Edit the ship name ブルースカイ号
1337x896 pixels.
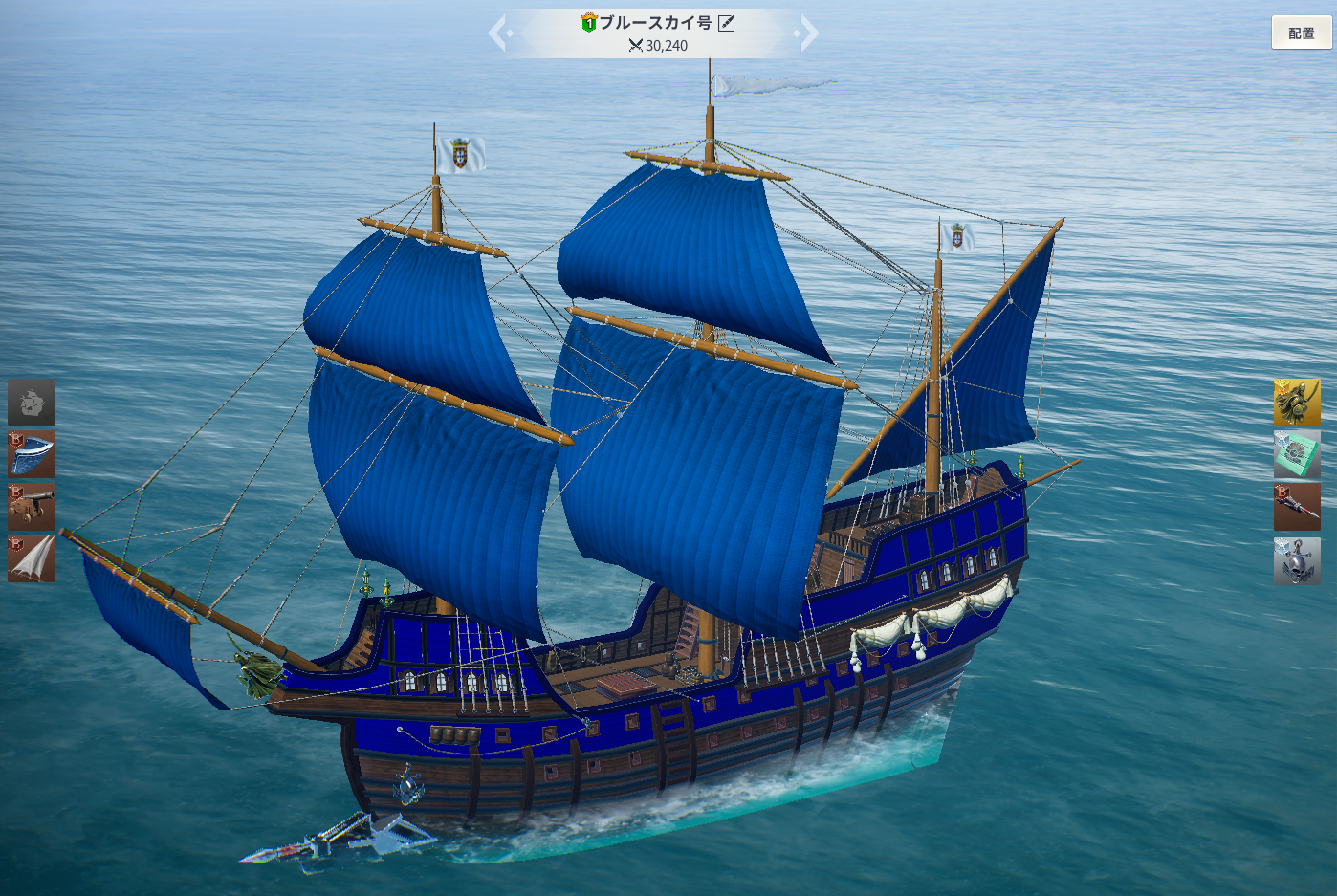[x=727, y=23]
